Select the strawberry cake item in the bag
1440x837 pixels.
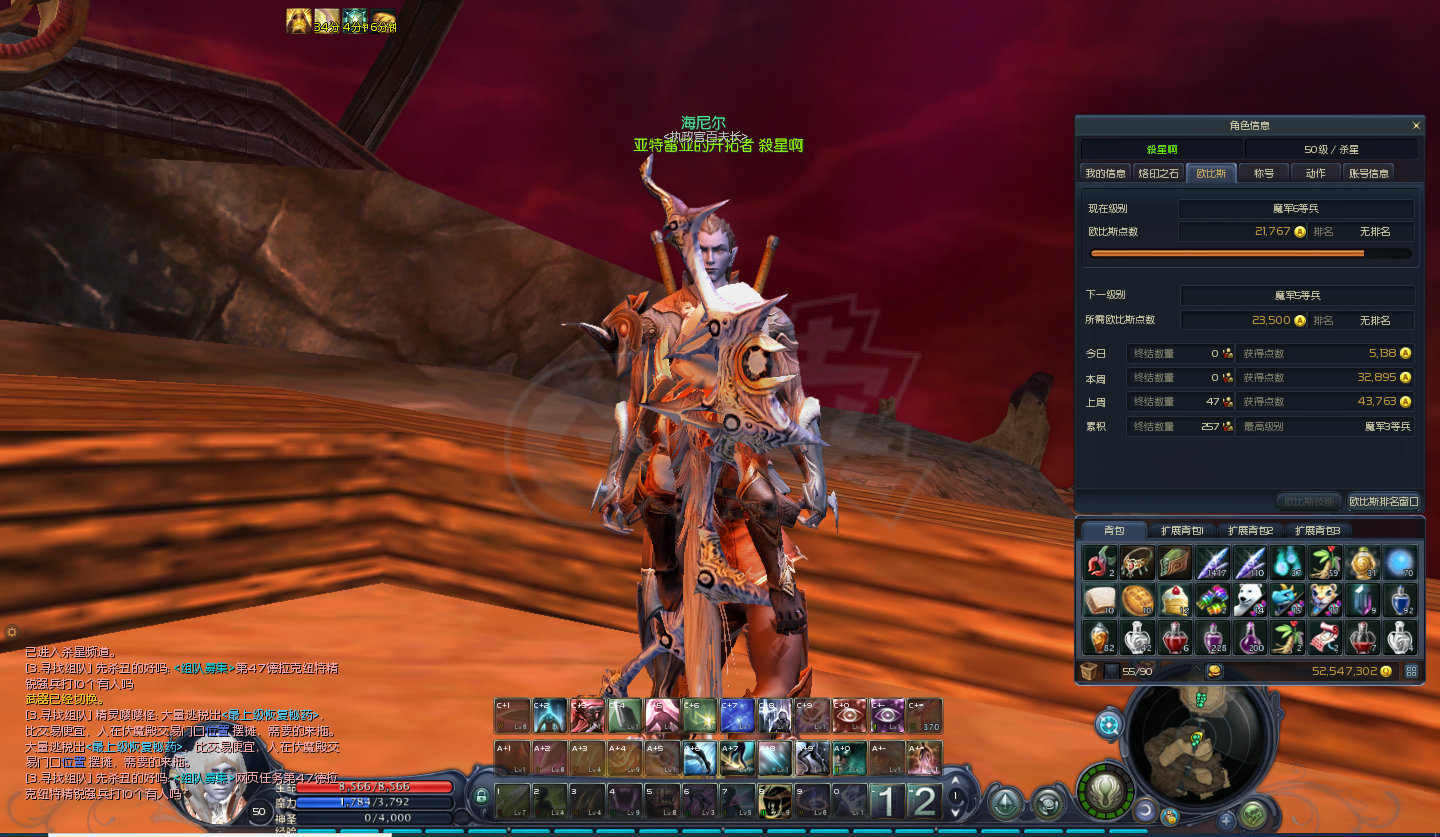(x=1177, y=600)
